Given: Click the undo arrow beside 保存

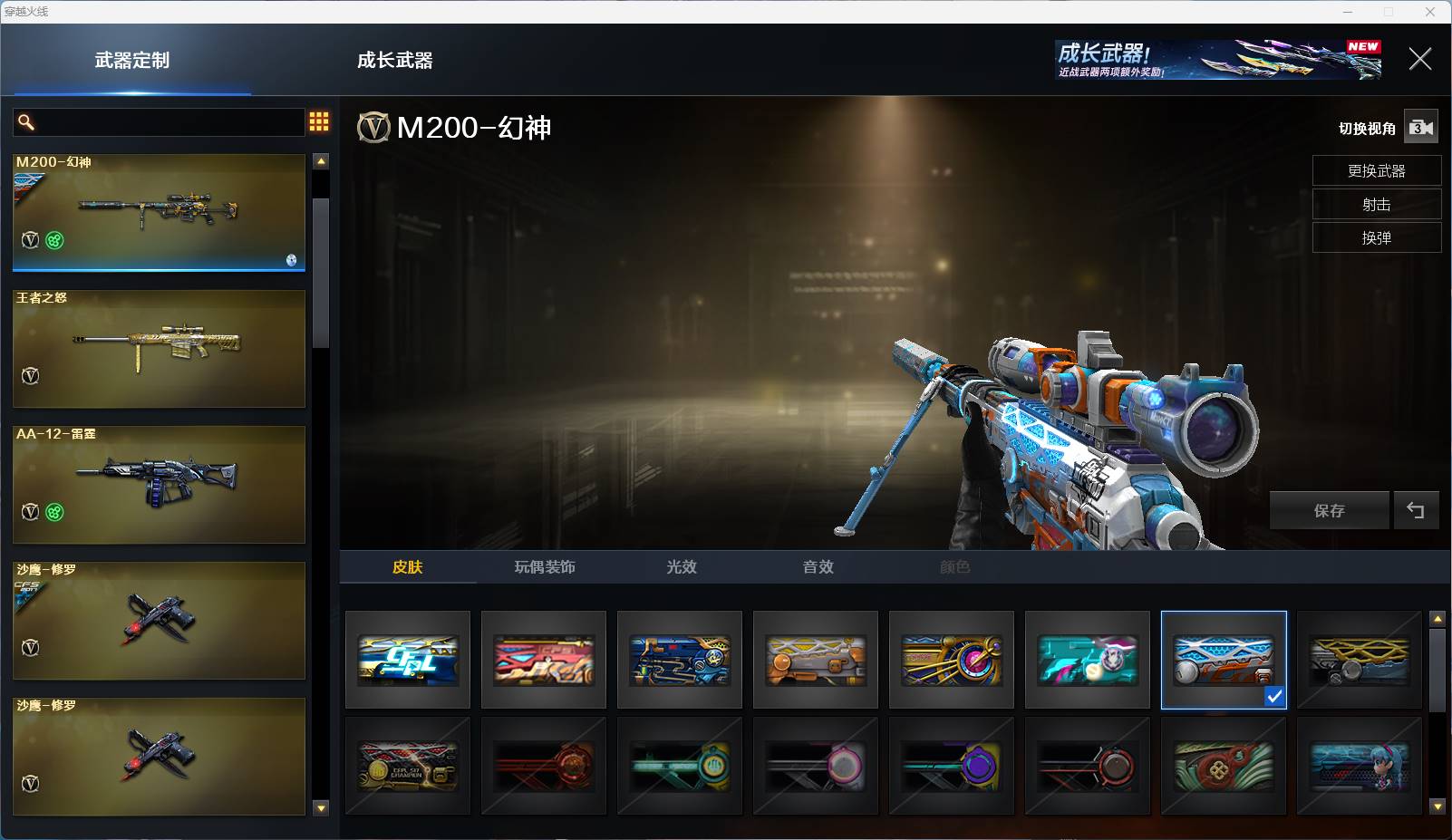Looking at the screenshot, I should pyautogui.click(x=1415, y=511).
